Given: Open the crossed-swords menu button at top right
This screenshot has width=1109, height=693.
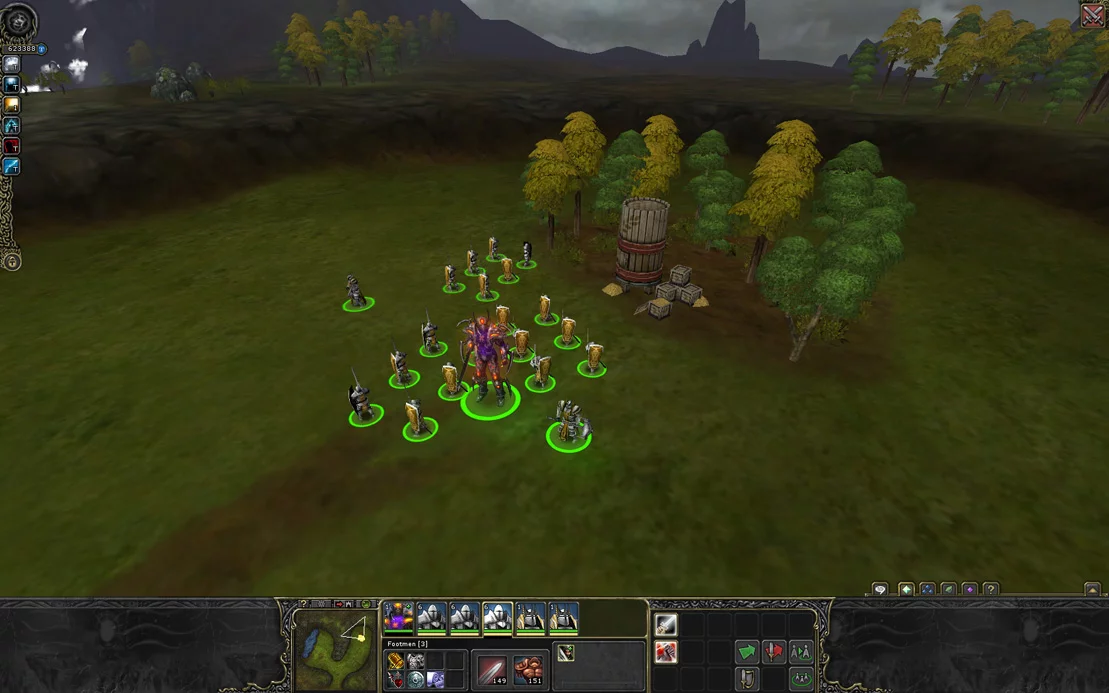Looking at the screenshot, I should click(x=1093, y=15).
